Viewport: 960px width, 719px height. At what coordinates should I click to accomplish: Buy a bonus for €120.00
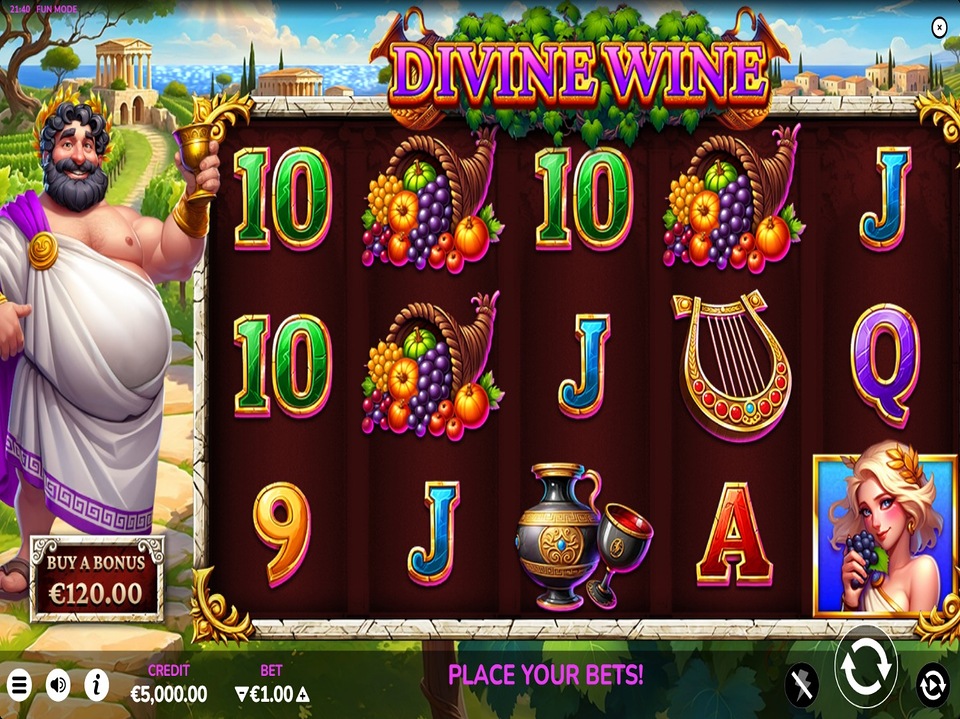pyautogui.click(x=96, y=578)
